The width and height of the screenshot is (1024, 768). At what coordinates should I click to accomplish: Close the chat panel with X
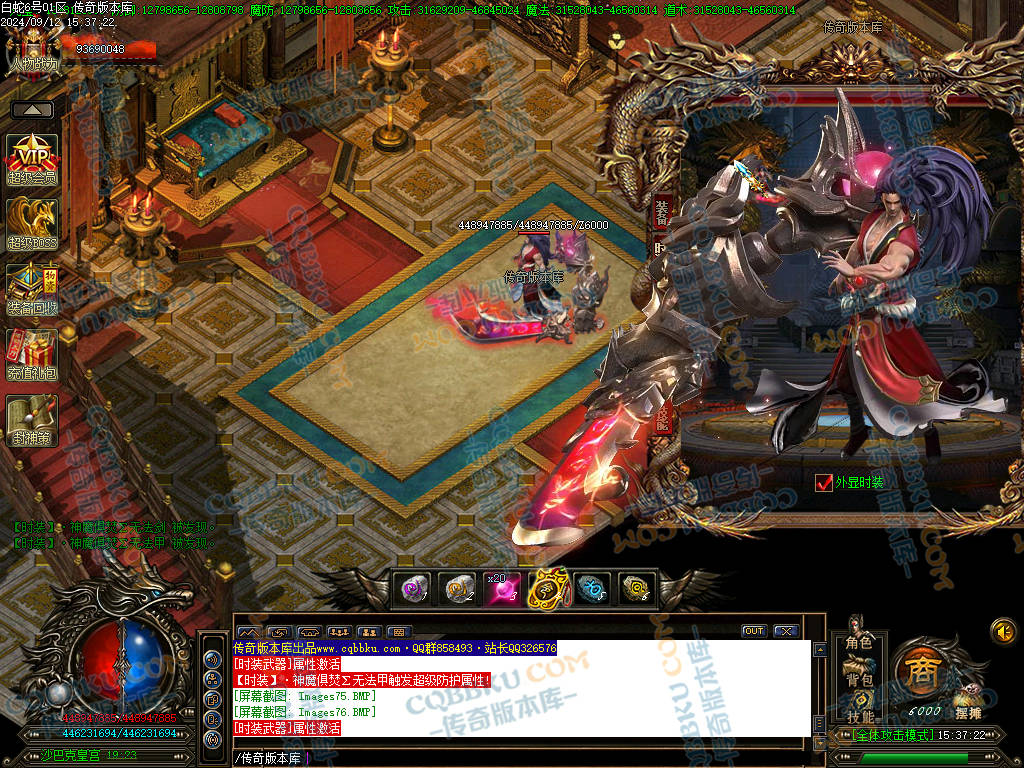[x=785, y=631]
